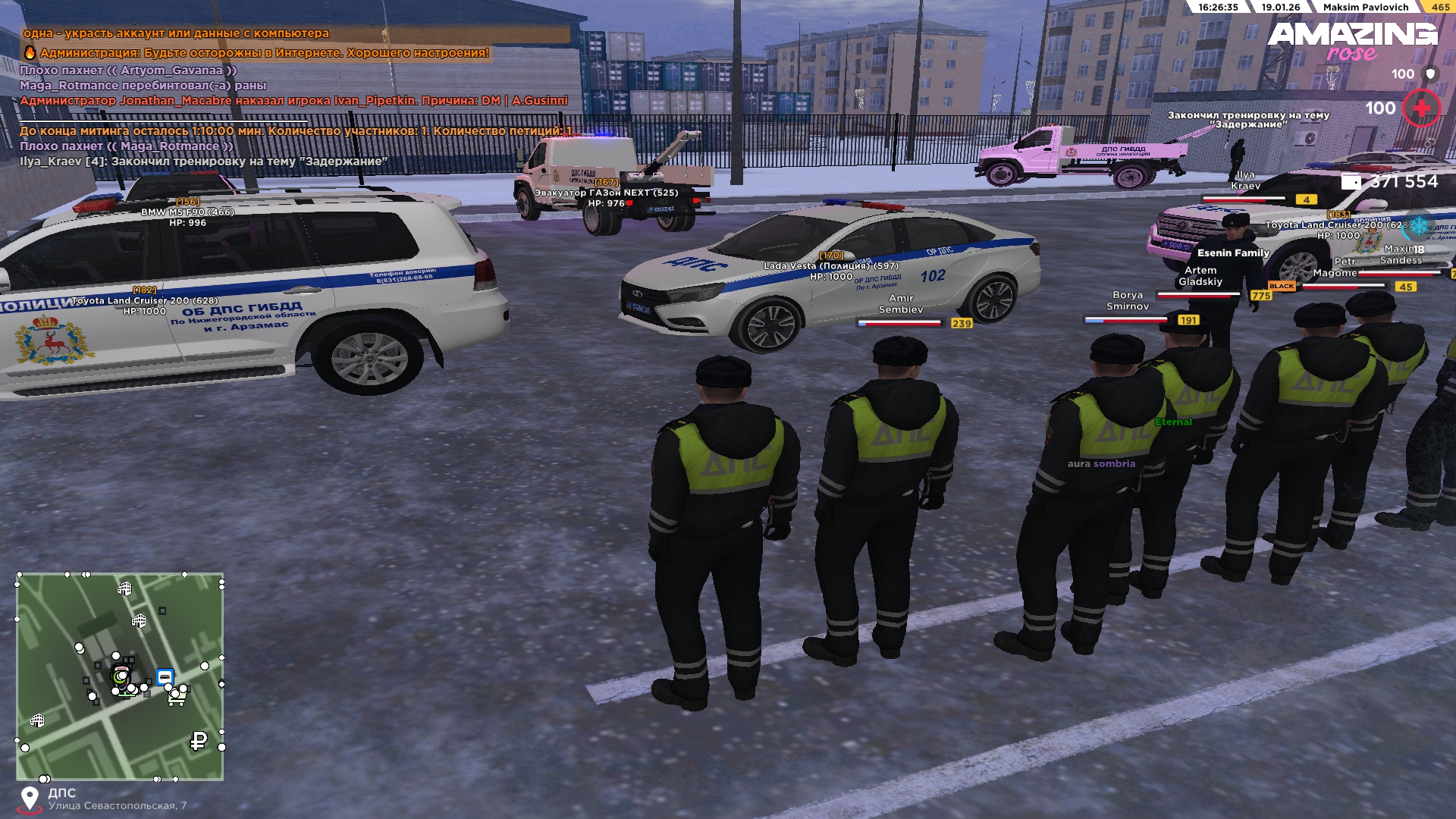Screen dimensions: 1456x819
Task: Open the minimap
Action: click(x=120, y=676)
